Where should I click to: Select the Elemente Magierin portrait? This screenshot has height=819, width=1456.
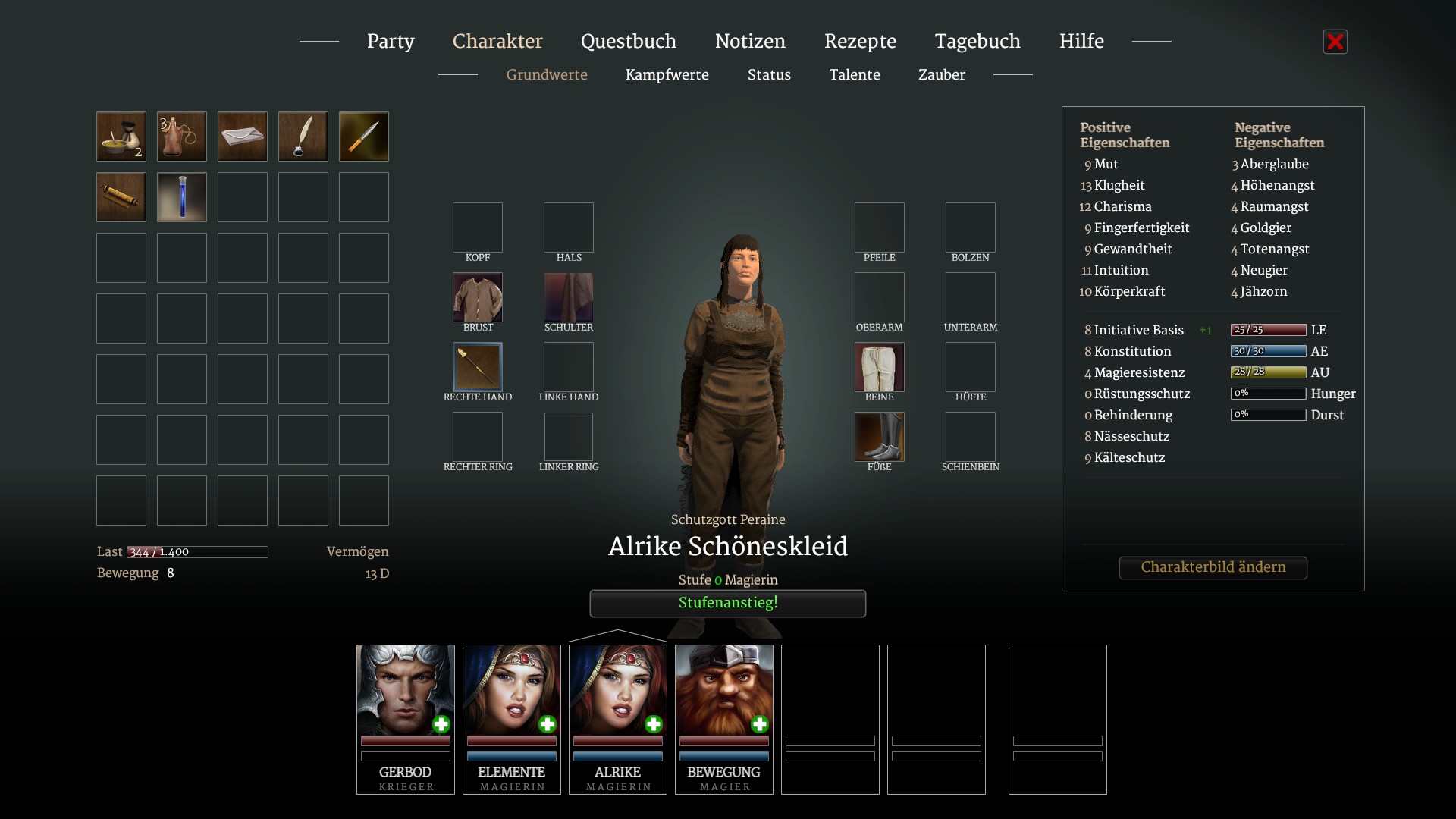(x=512, y=690)
